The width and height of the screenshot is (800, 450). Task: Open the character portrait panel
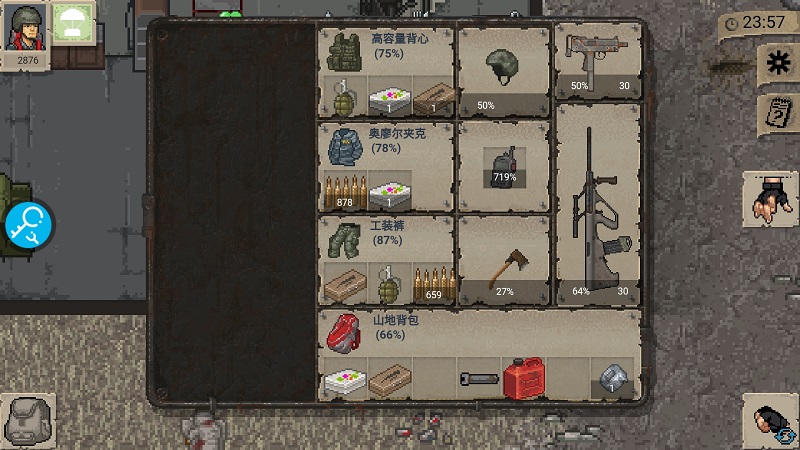click(x=25, y=33)
